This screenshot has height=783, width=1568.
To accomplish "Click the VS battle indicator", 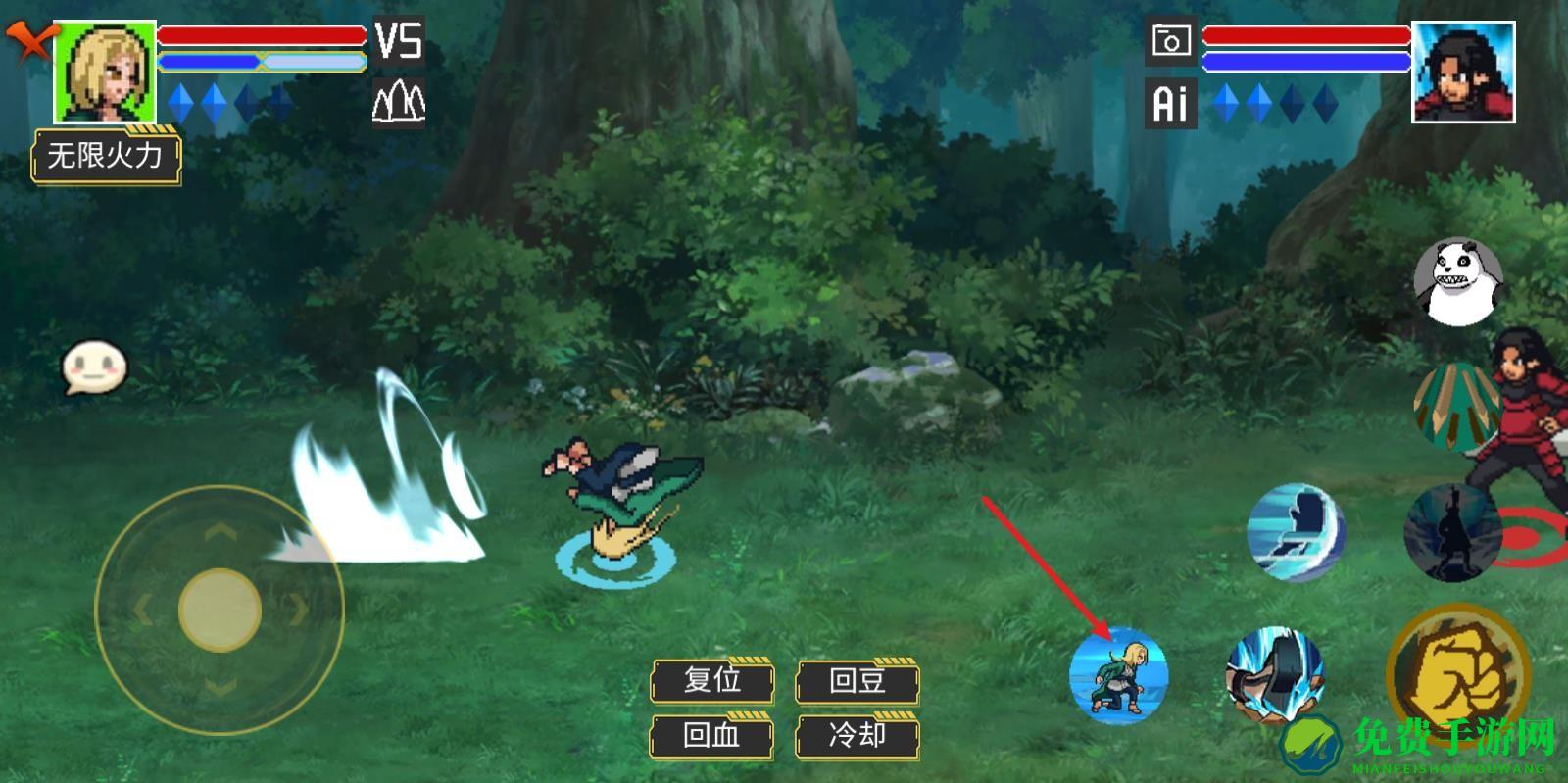I will 400,43.
